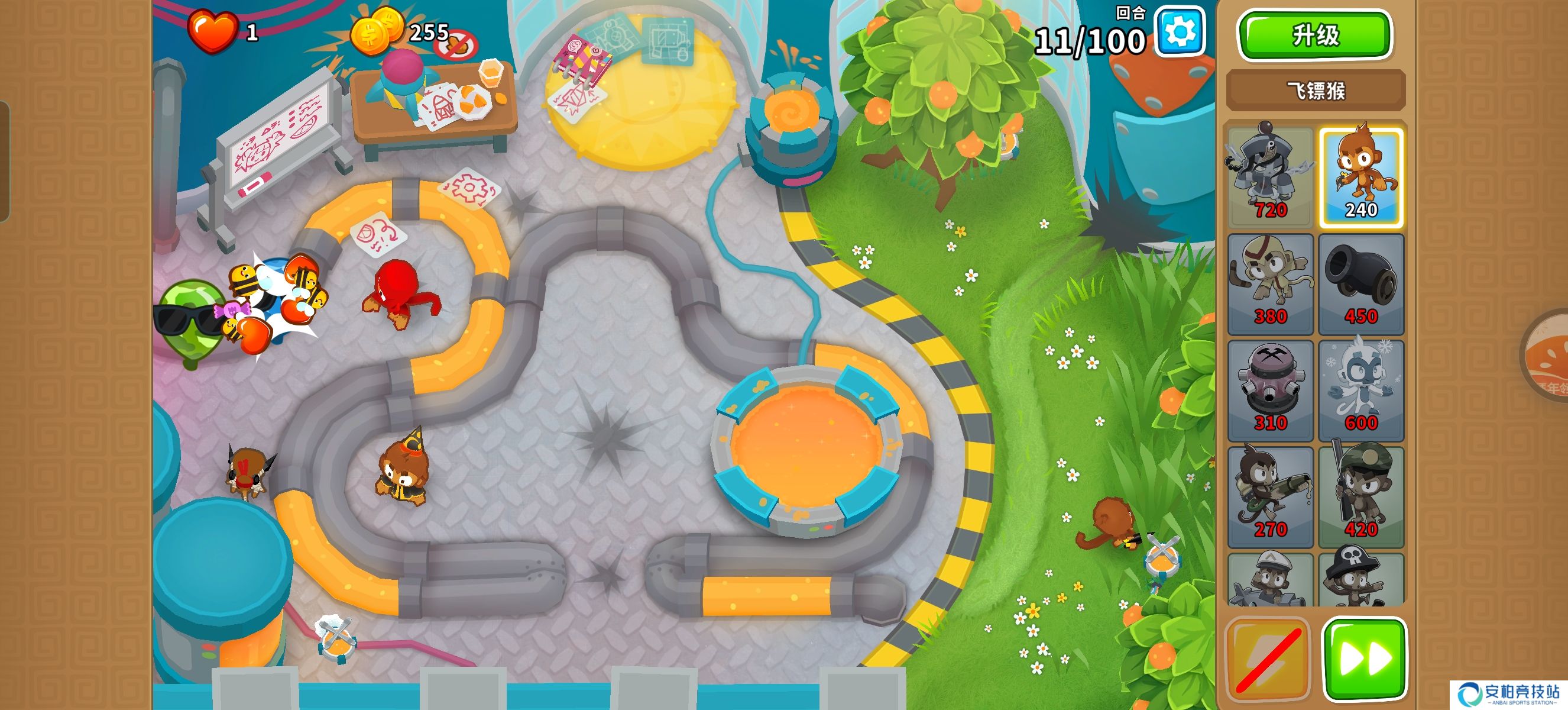Image resolution: width=1568 pixels, height=710 pixels.
Task: Select the Tack Shooter tower costing 310
Action: click(x=1270, y=390)
